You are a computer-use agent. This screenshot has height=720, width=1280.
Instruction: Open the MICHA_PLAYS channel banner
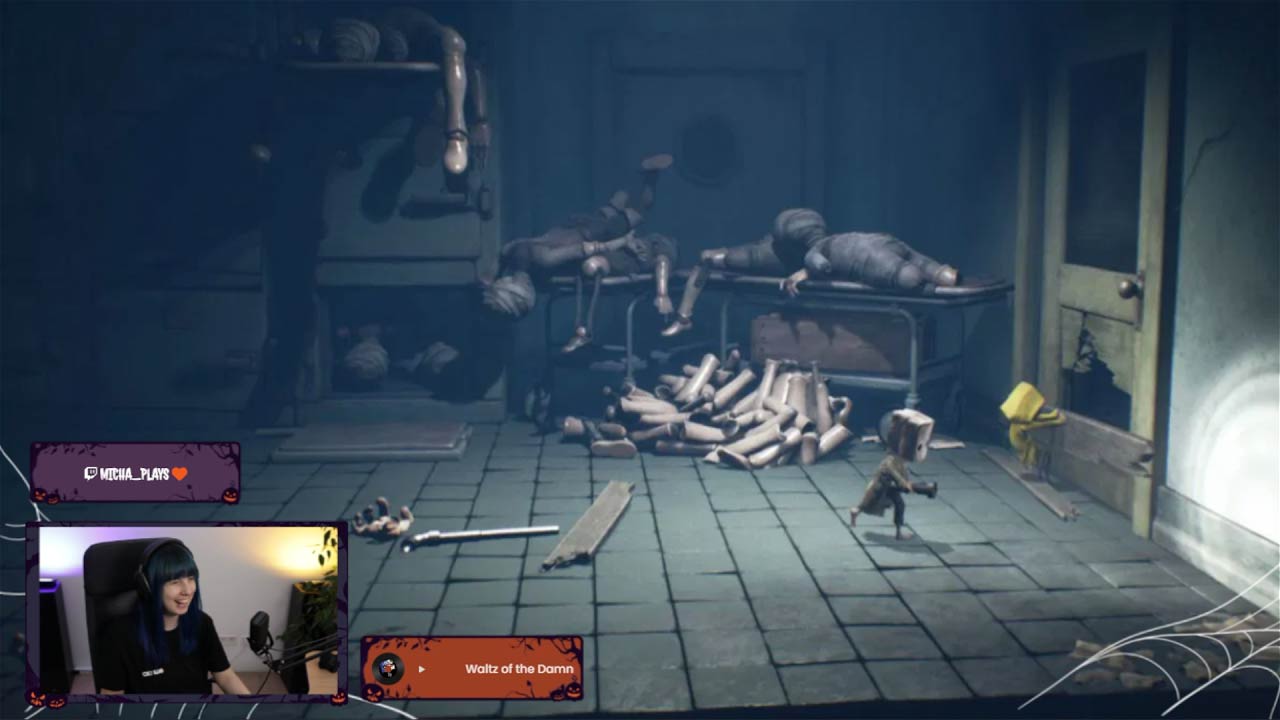(135, 473)
